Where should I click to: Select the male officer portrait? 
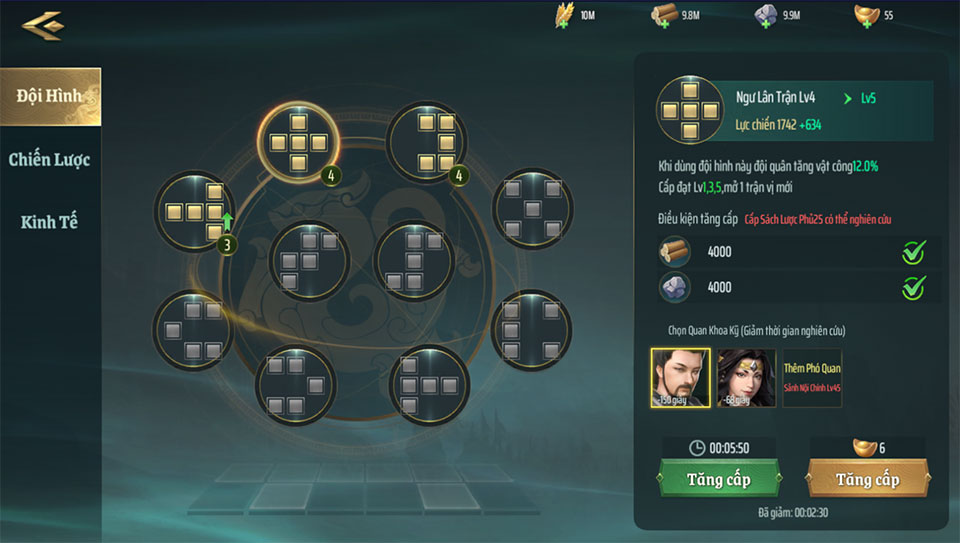click(x=680, y=378)
